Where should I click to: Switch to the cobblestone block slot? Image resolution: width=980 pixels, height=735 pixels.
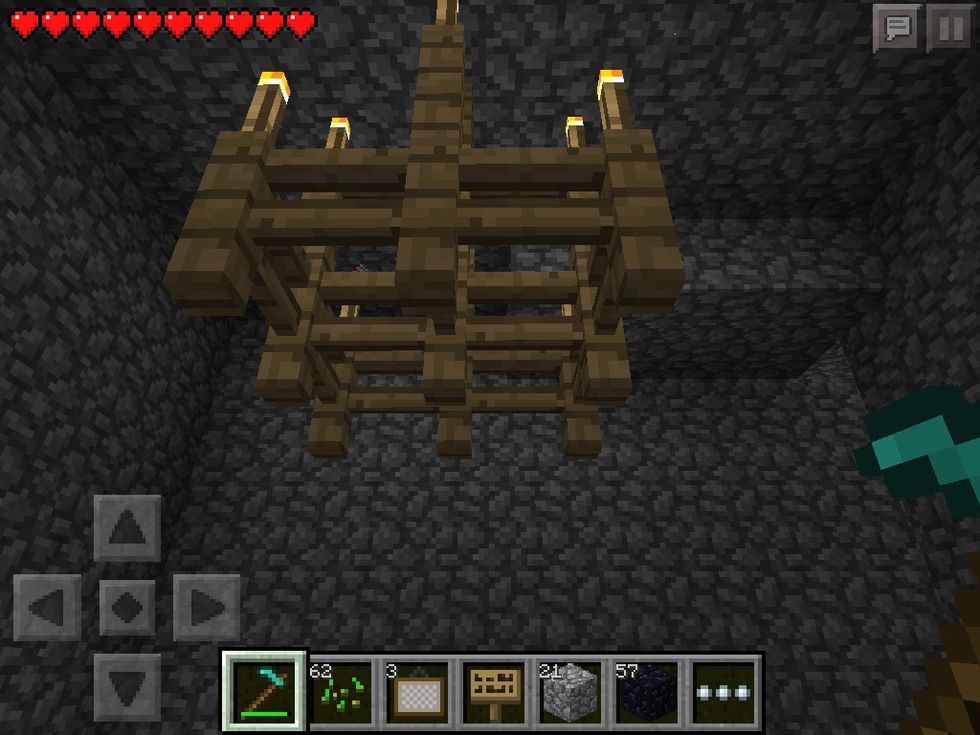(x=570, y=690)
